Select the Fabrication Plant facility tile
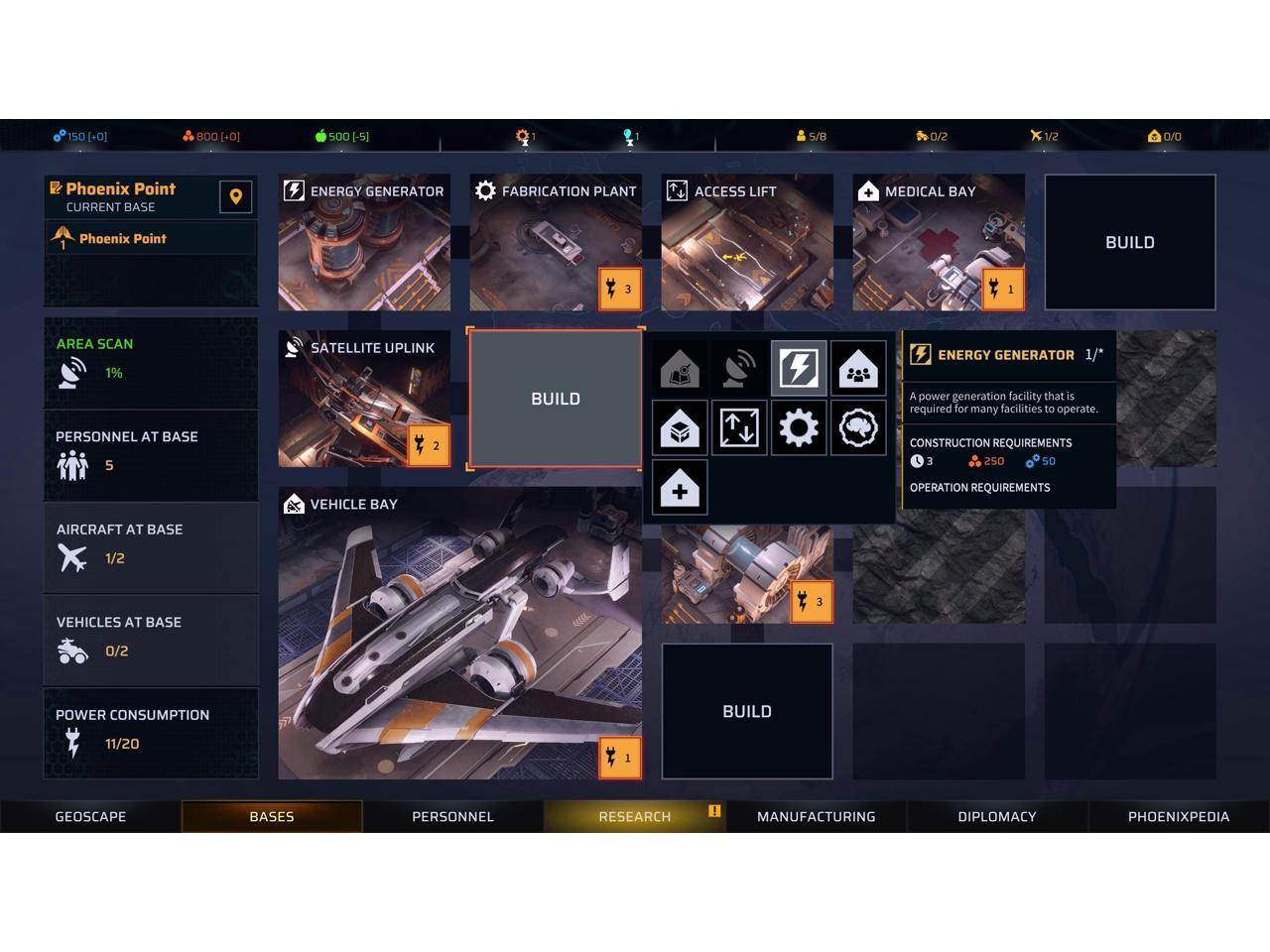Viewport: 1270px width, 952px height. point(556,243)
